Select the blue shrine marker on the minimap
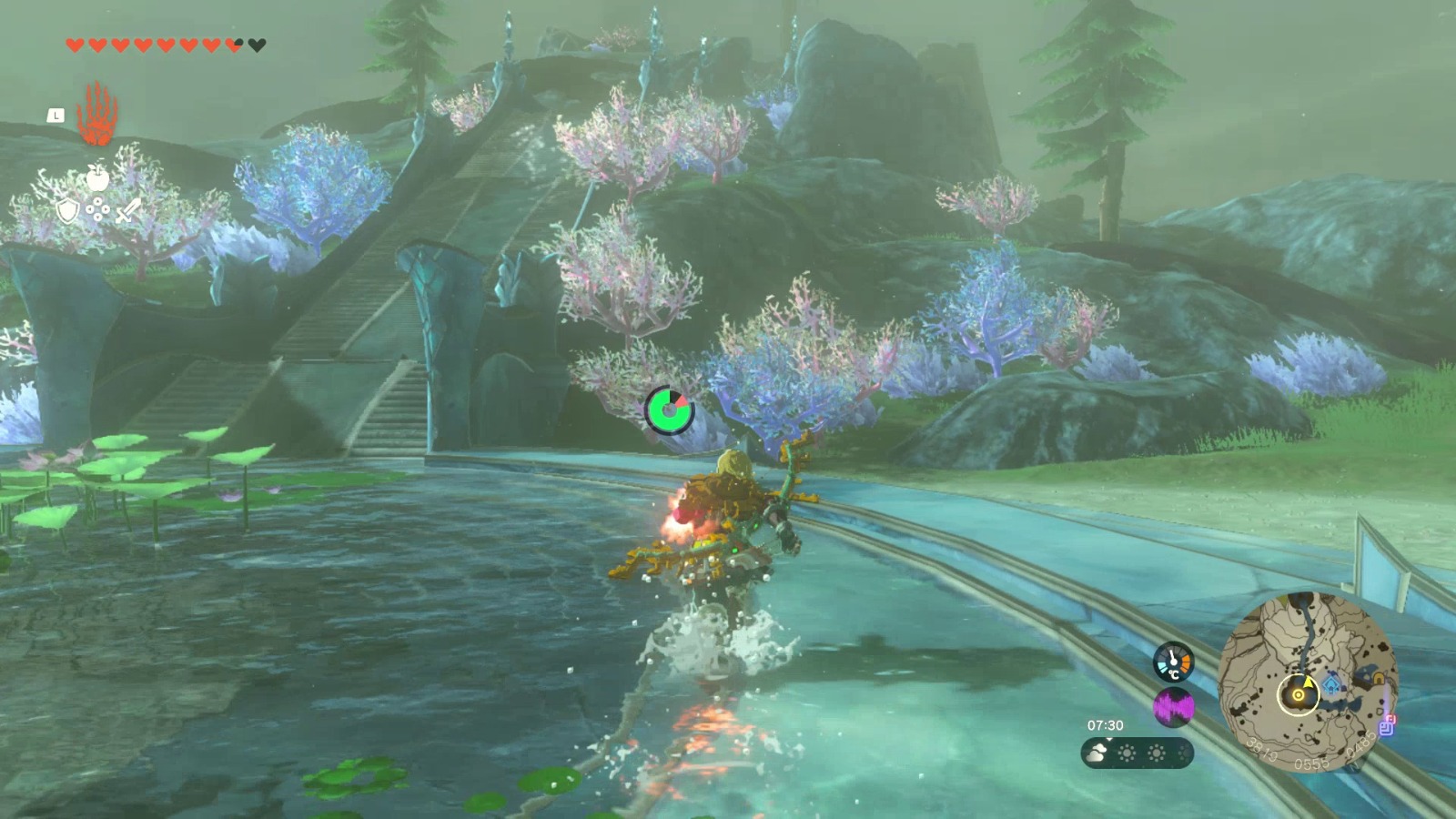This screenshot has height=819, width=1456. [x=1331, y=683]
